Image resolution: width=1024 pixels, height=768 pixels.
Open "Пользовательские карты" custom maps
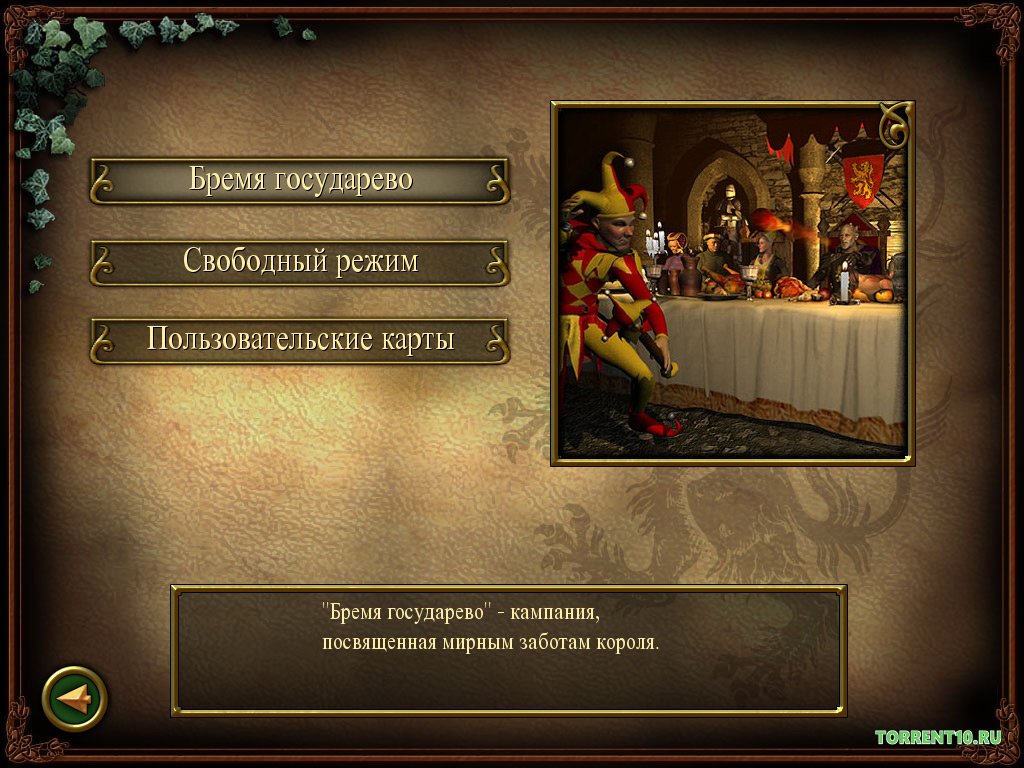tap(300, 340)
